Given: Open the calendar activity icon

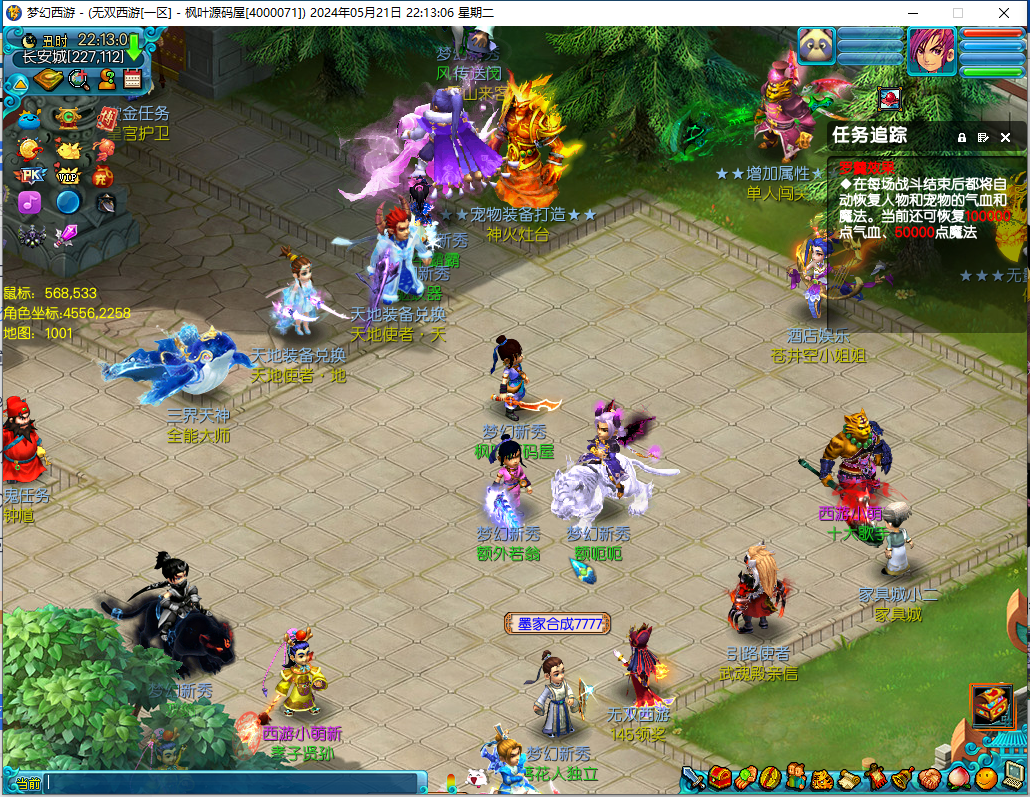Looking at the screenshot, I should click(x=133, y=80).
